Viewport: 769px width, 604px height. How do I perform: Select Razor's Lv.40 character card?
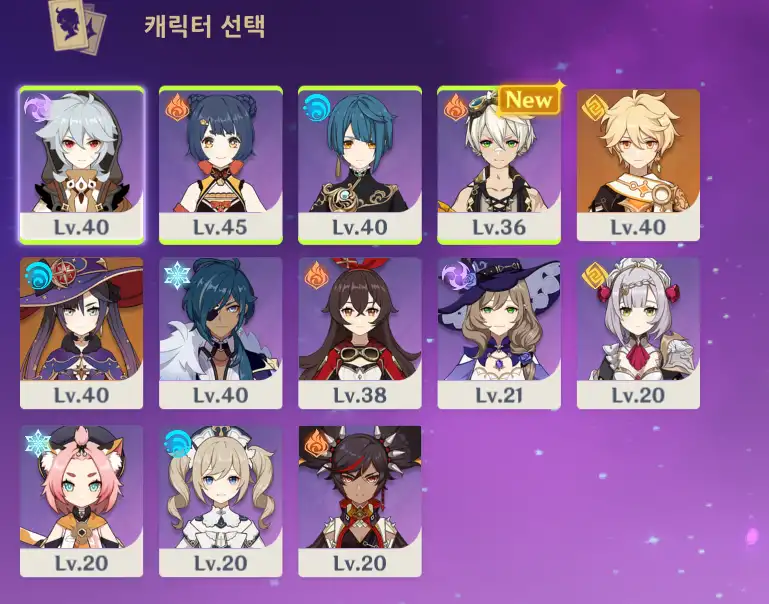click(82, 165)
